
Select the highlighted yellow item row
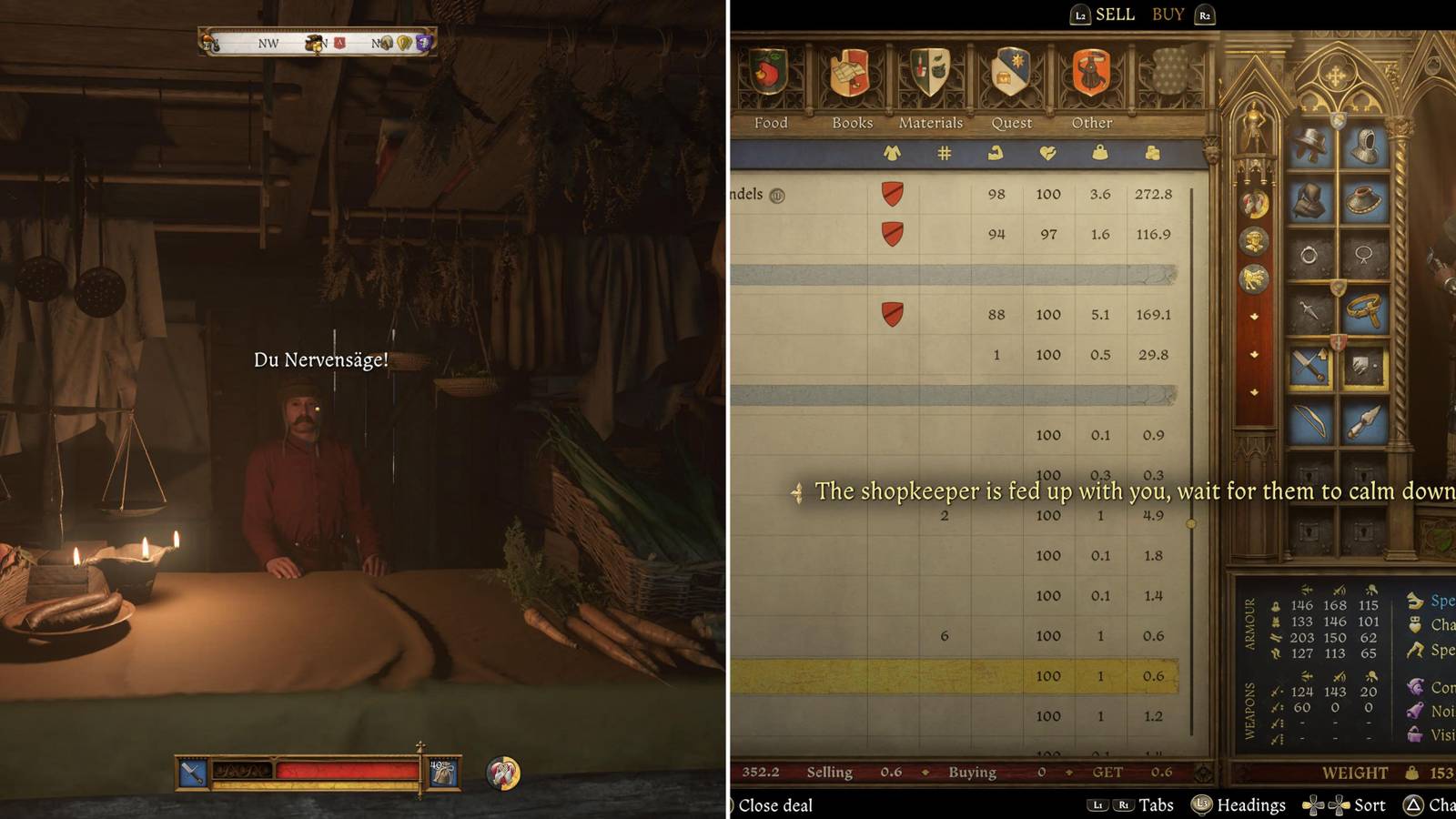[x=955, y=676]
